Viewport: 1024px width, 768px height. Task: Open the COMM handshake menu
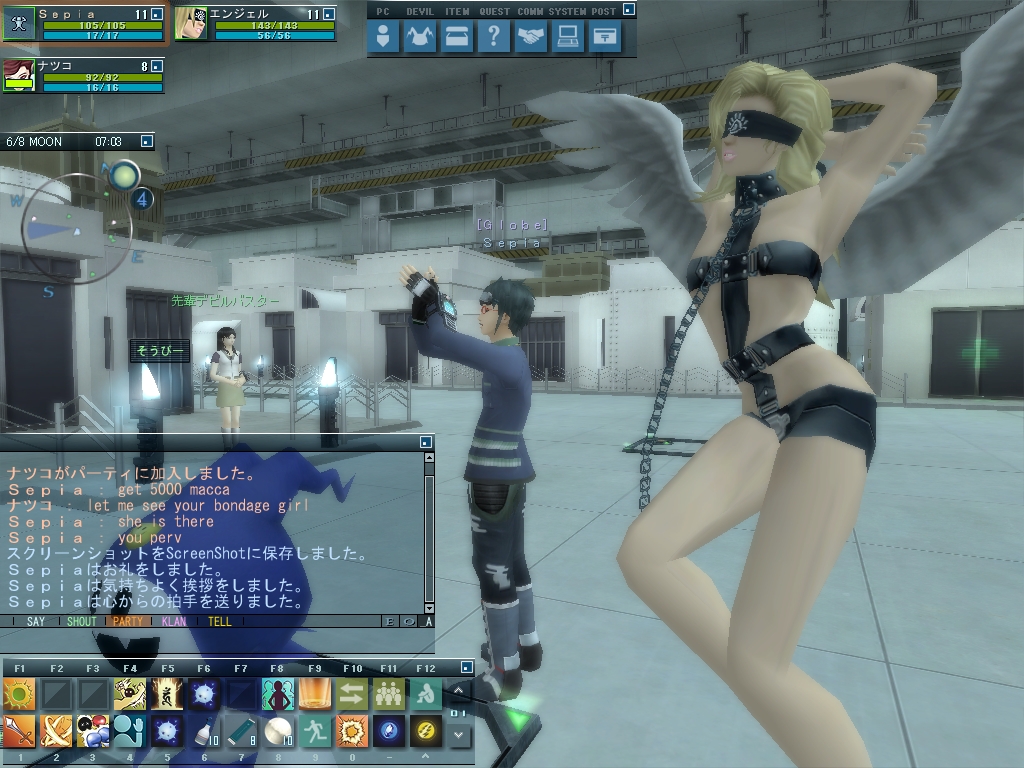tap(530, 37)
